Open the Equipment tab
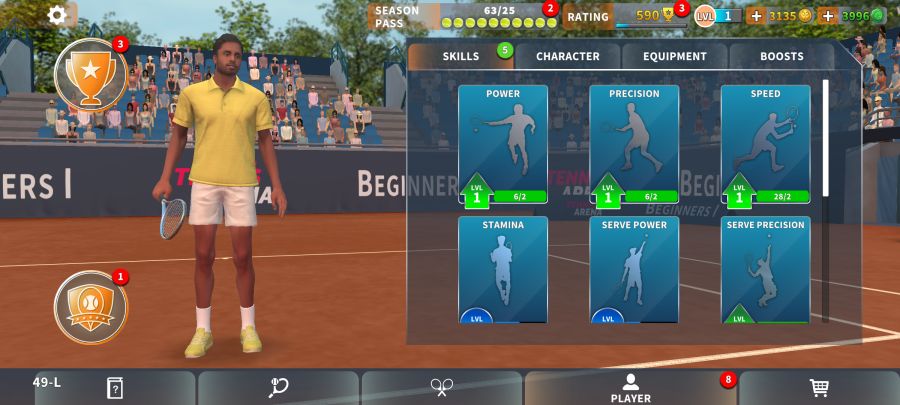The width and height of the screenshot is (900, 405). click(x=676, y=57)
